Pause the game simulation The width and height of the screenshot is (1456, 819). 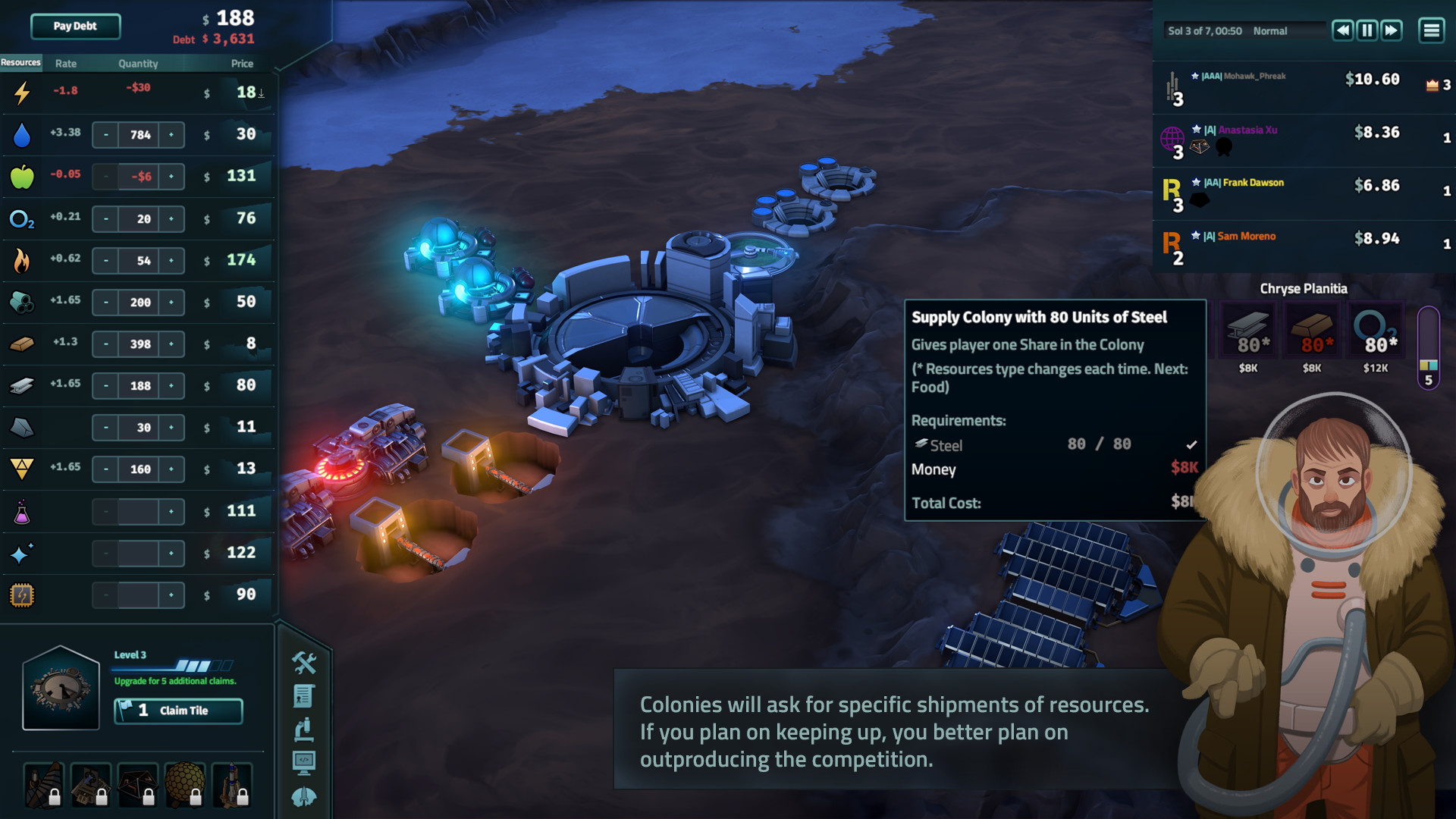point(1367,30)
